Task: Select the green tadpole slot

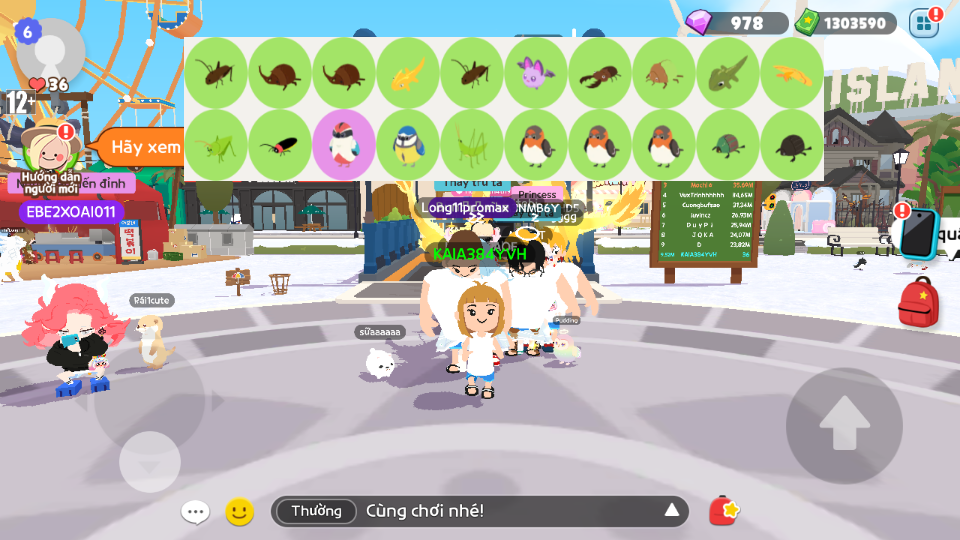Action: pos(728,73)
